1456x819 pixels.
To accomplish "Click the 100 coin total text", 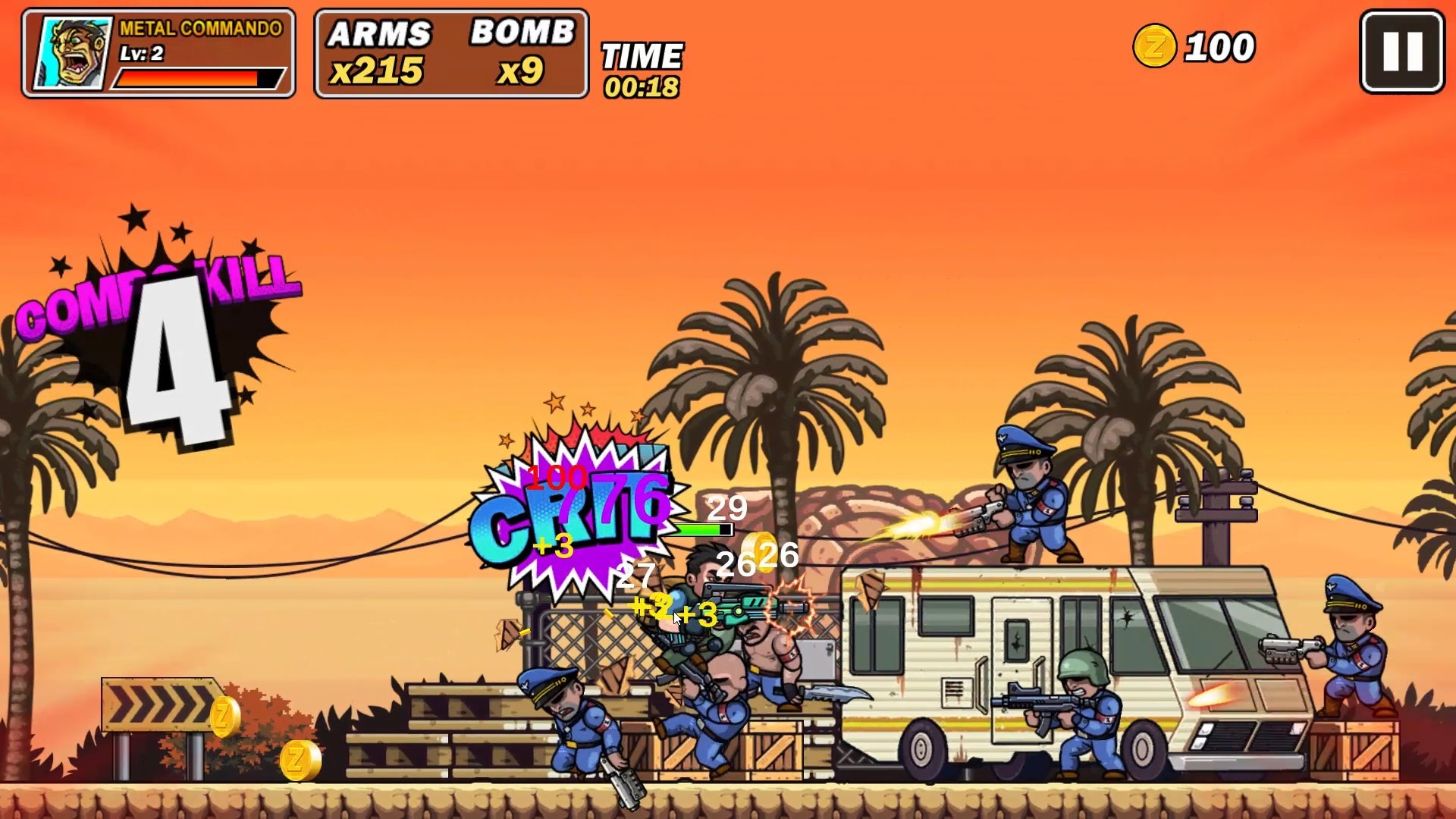I will pos(1213,45).
